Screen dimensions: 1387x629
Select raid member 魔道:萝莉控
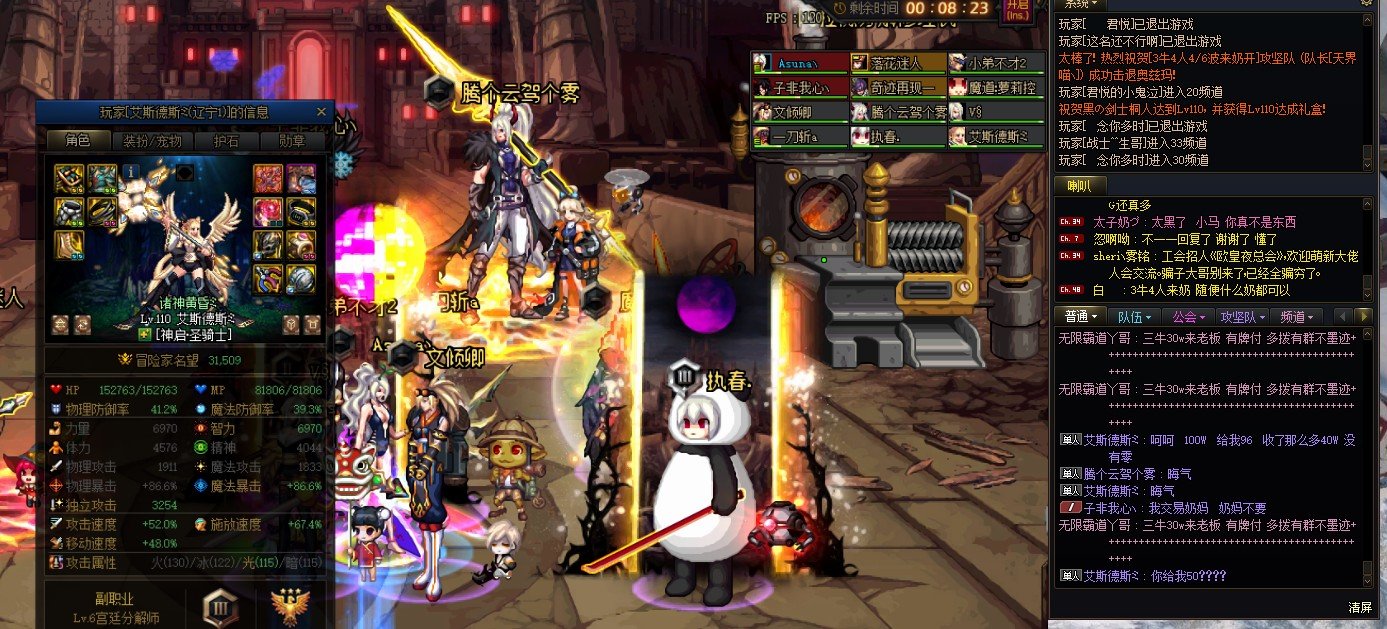click(x=996, y=87)
